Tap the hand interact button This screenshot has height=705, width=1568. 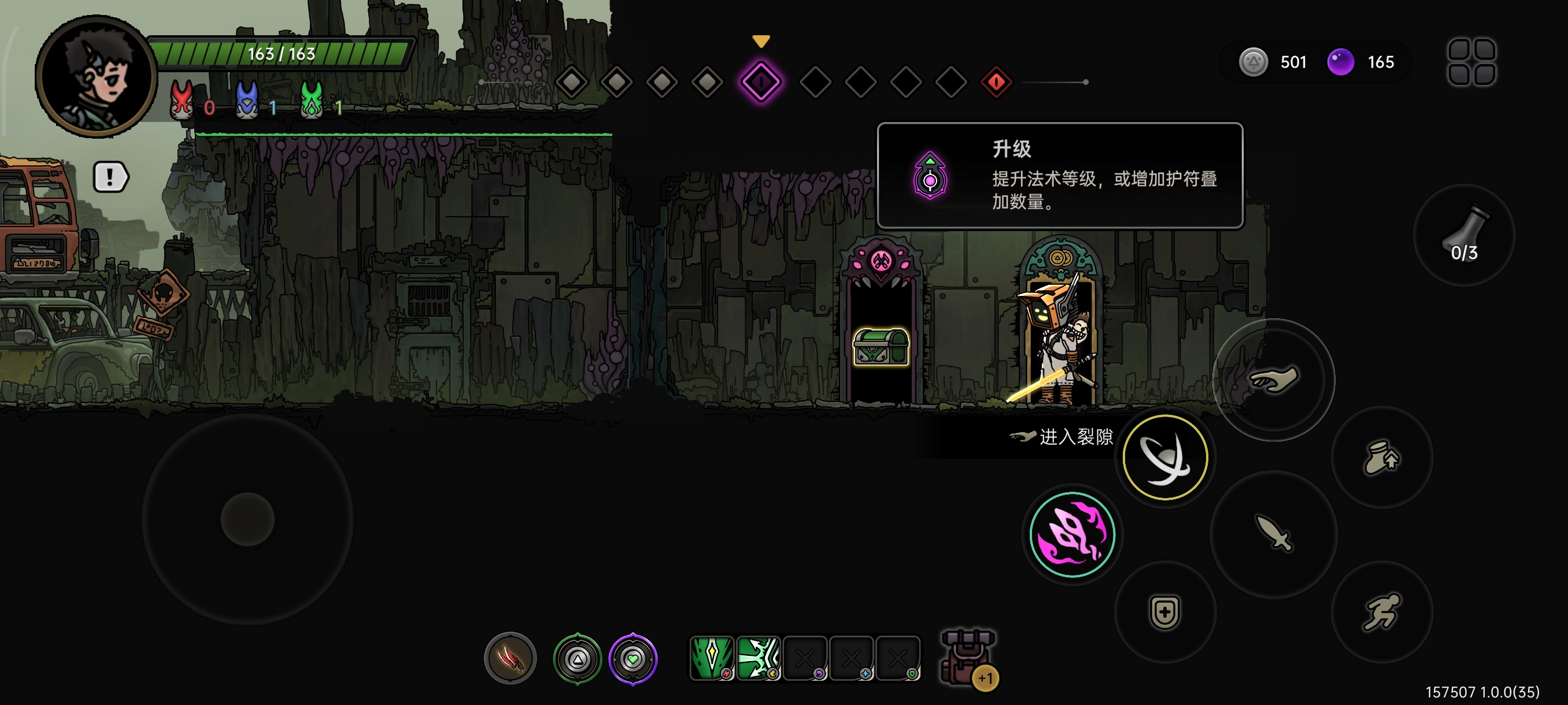(1273, 380)
